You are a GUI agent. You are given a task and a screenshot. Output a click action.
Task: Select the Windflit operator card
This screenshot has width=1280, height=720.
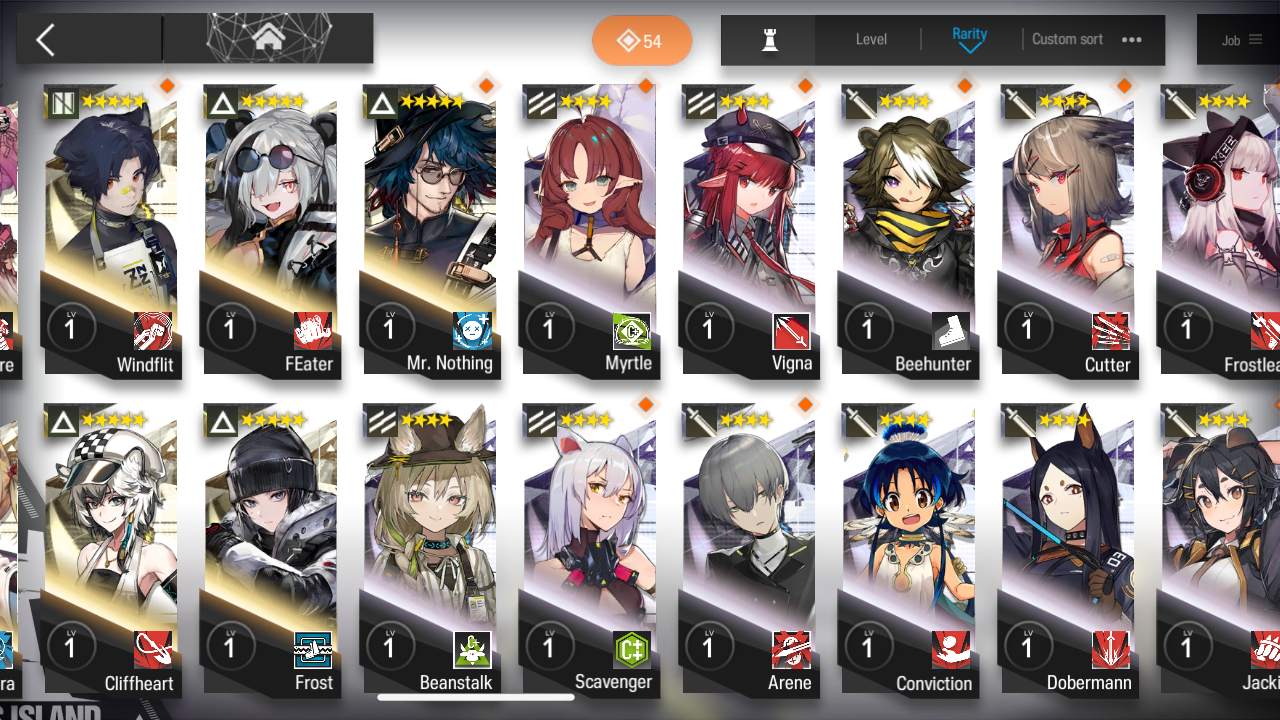click(x=111, y=230)
